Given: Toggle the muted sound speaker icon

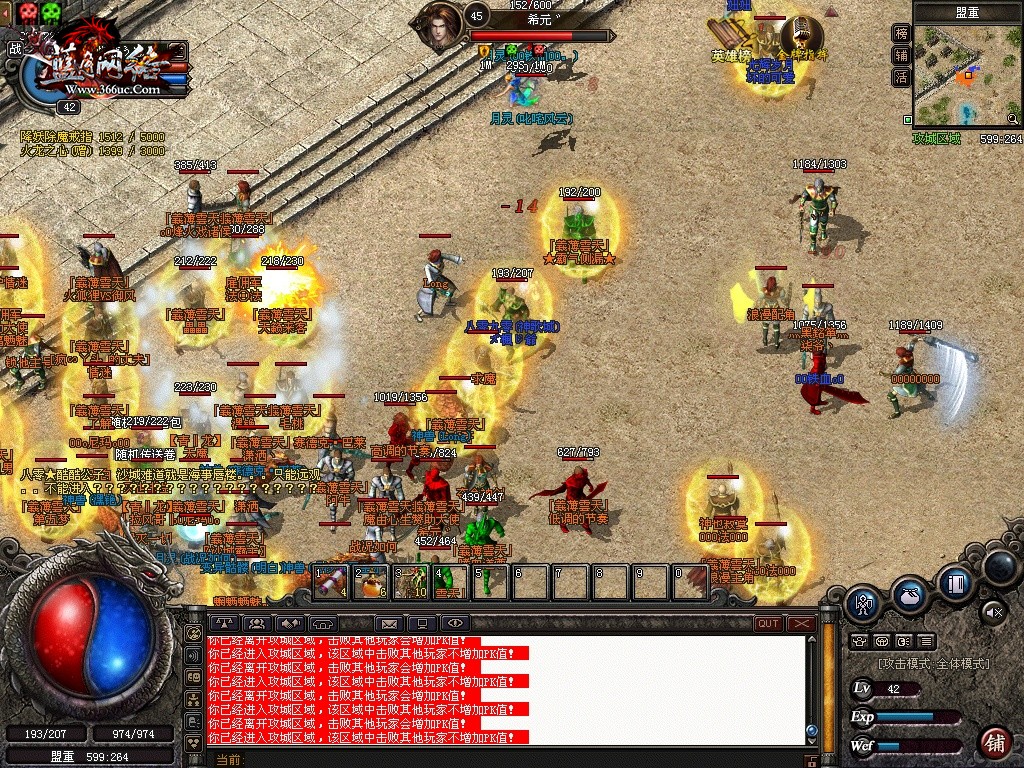Looking at the screenshot, I should [x=993, y=612].
